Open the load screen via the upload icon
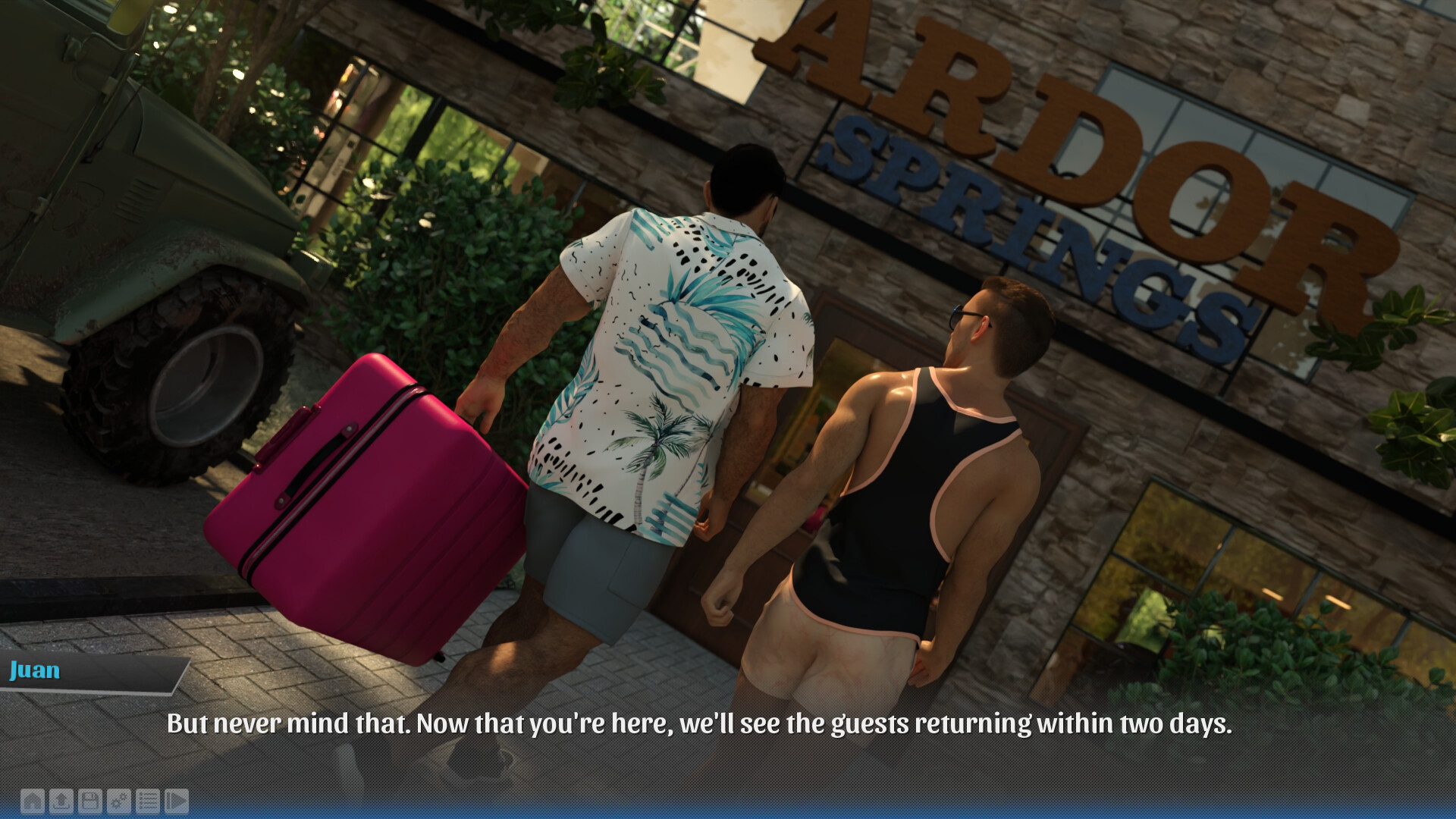This screenshot has height=819, width=1456. (61, 801)
